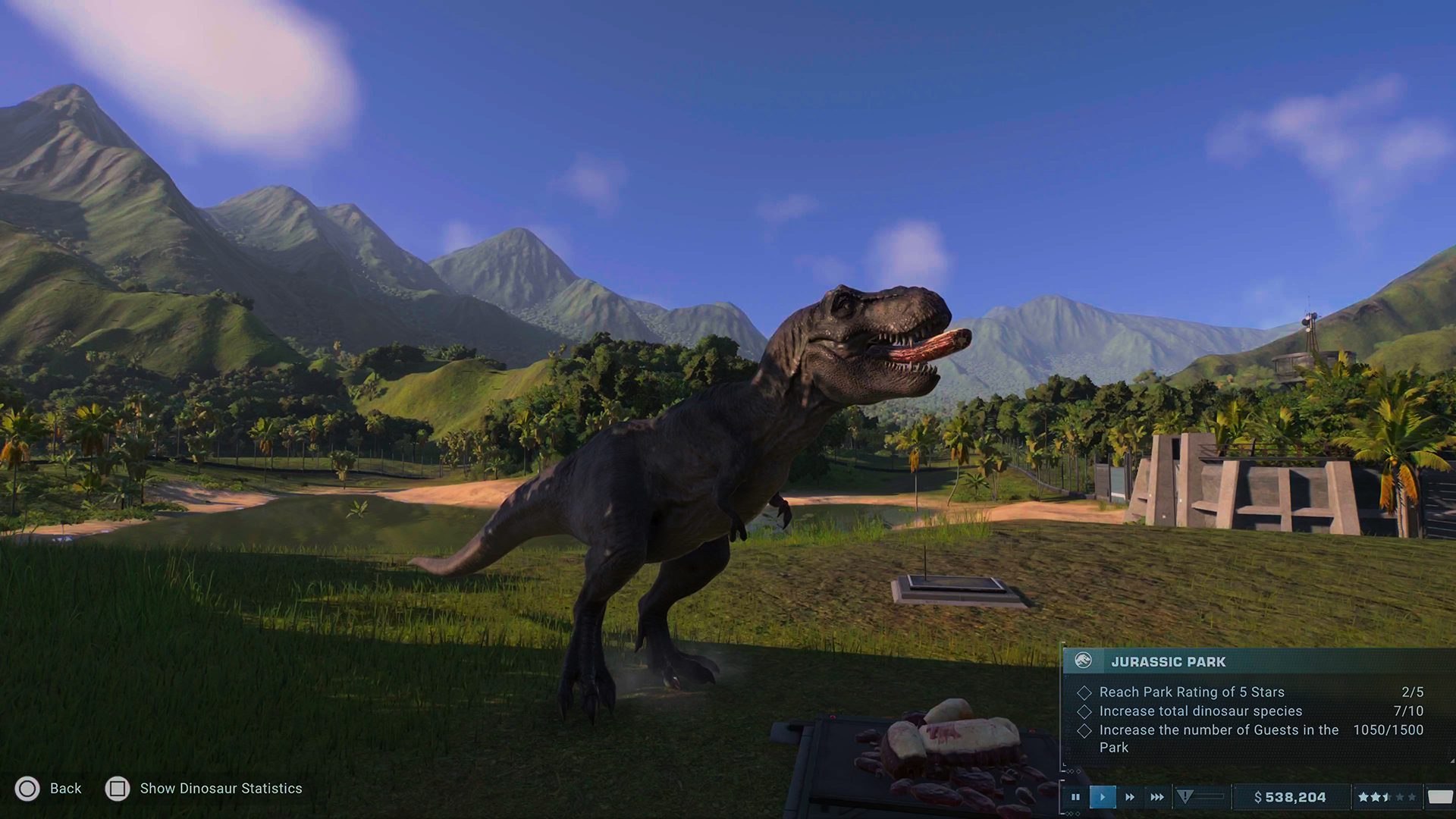Open the alerts warning triangle indicator
1456x819 pixels.
point(1185,797)
